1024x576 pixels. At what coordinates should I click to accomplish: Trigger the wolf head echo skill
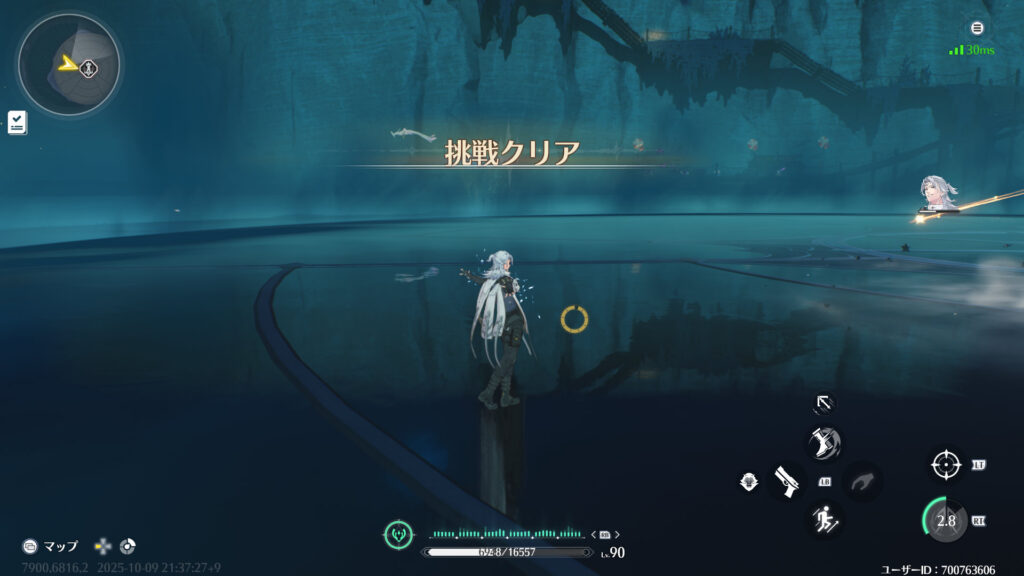pyautogui.click(x=747, y=482)
